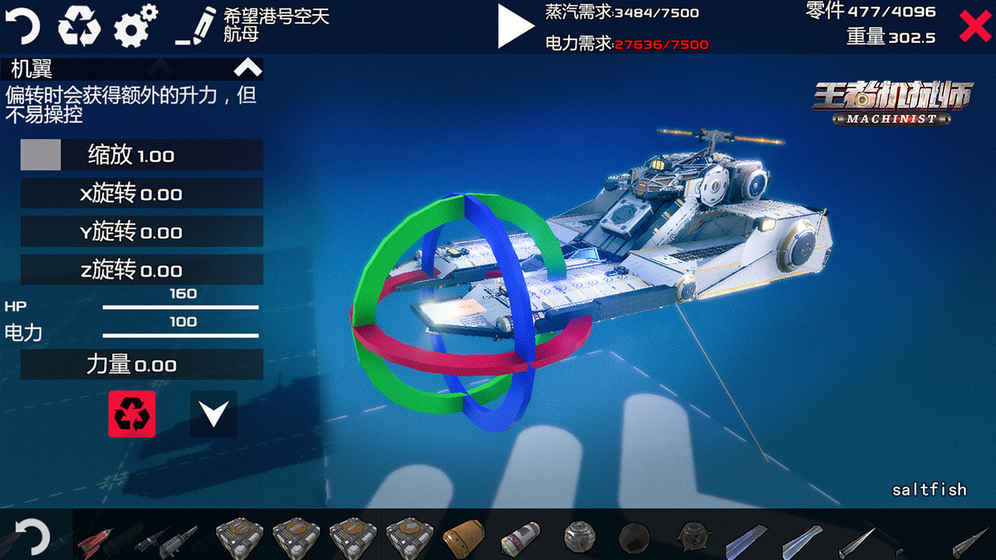The height and width of the screenshot is (560, 996).
Task: Select the gray color swatch beside 缩放
Action: 41,155
